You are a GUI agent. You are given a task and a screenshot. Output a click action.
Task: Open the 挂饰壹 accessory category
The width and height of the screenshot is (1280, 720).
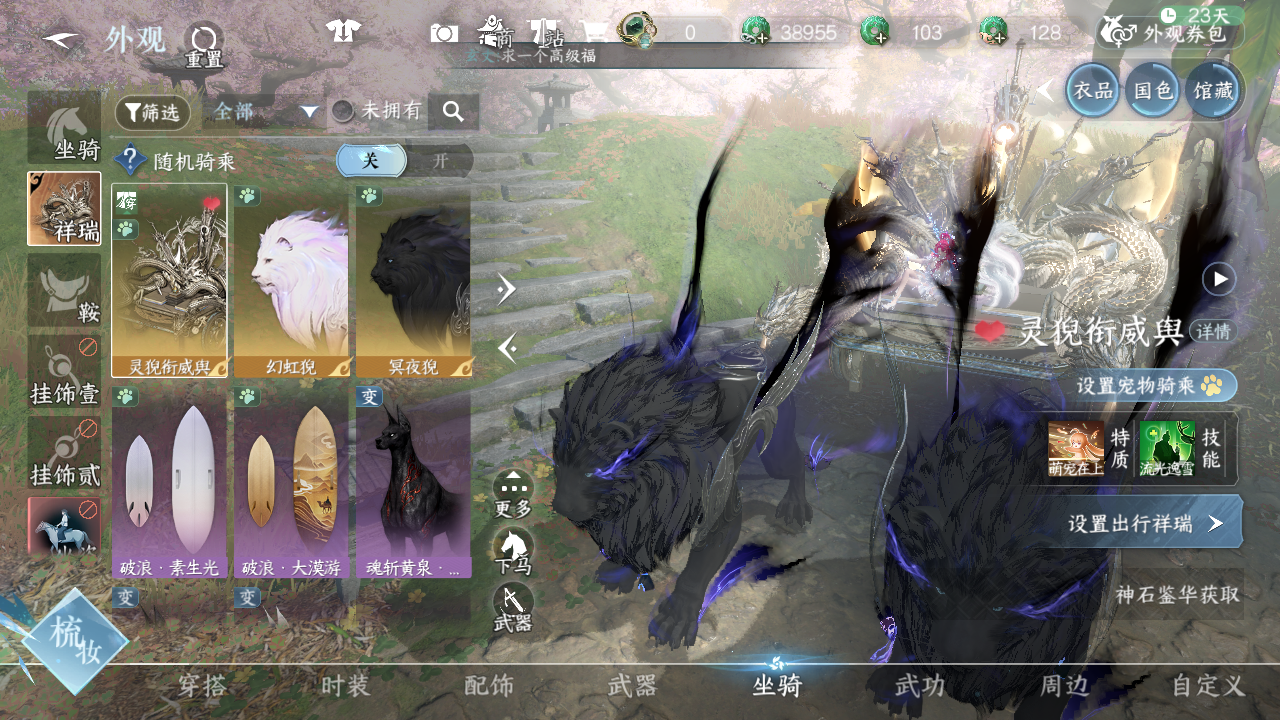coord(65,372)
